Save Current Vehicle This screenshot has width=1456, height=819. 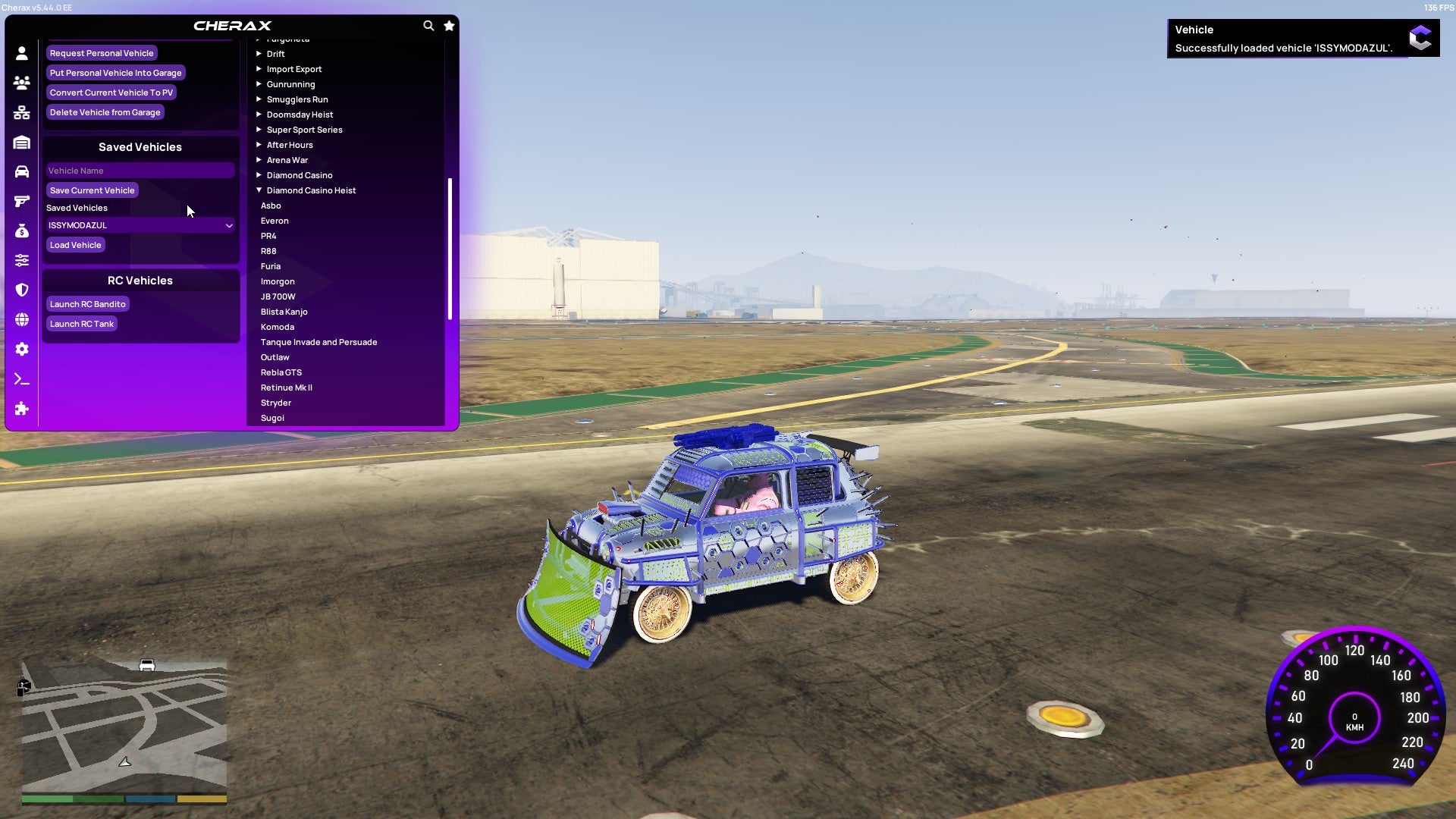(x=92, y=190)
